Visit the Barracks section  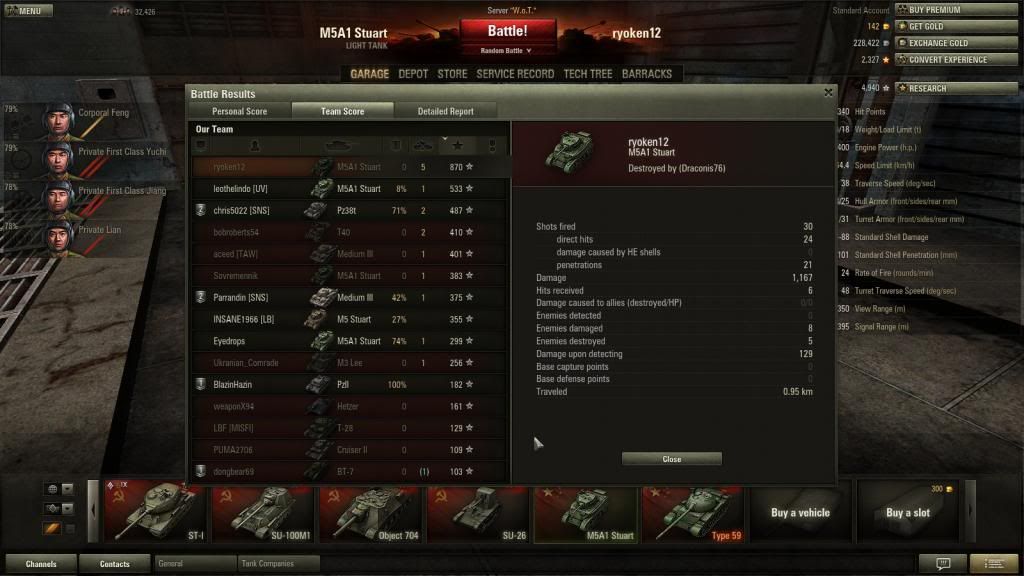pyautogui.click(x=647, y=74)
